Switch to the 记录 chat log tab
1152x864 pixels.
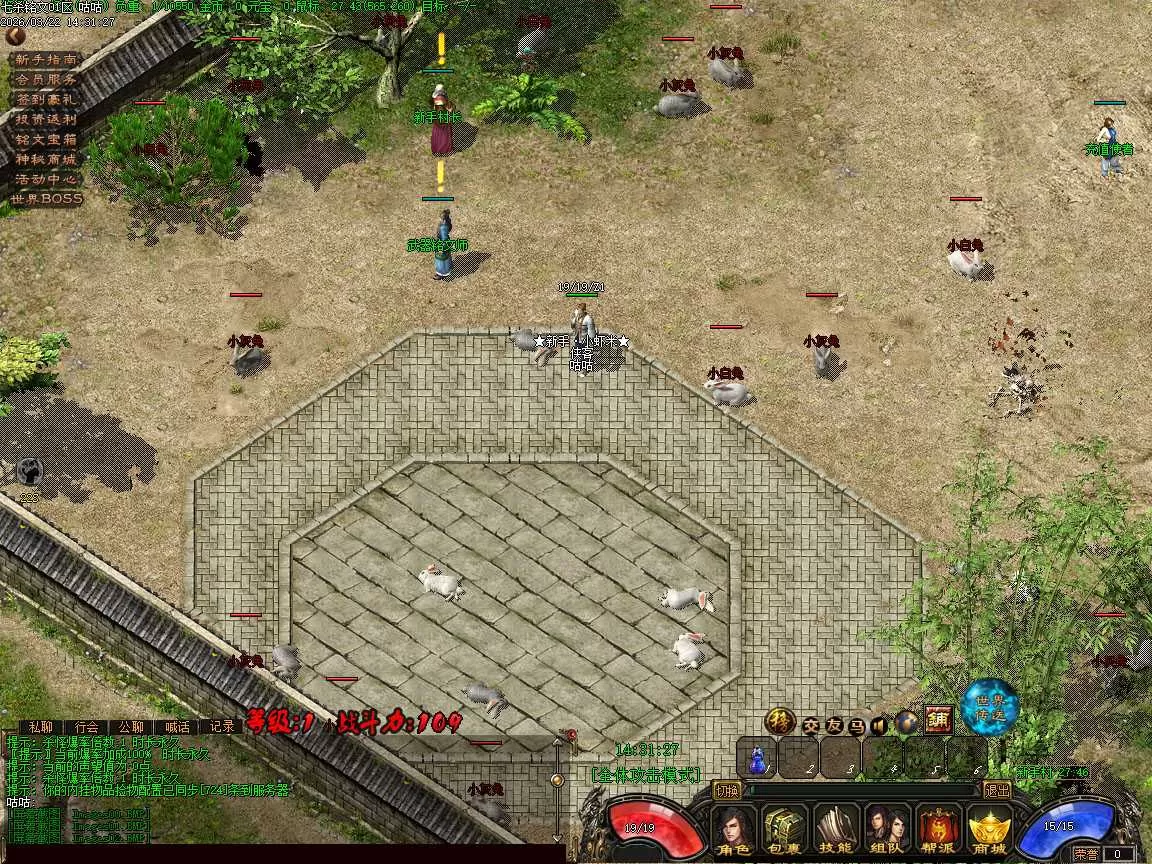tap(222, 727)
